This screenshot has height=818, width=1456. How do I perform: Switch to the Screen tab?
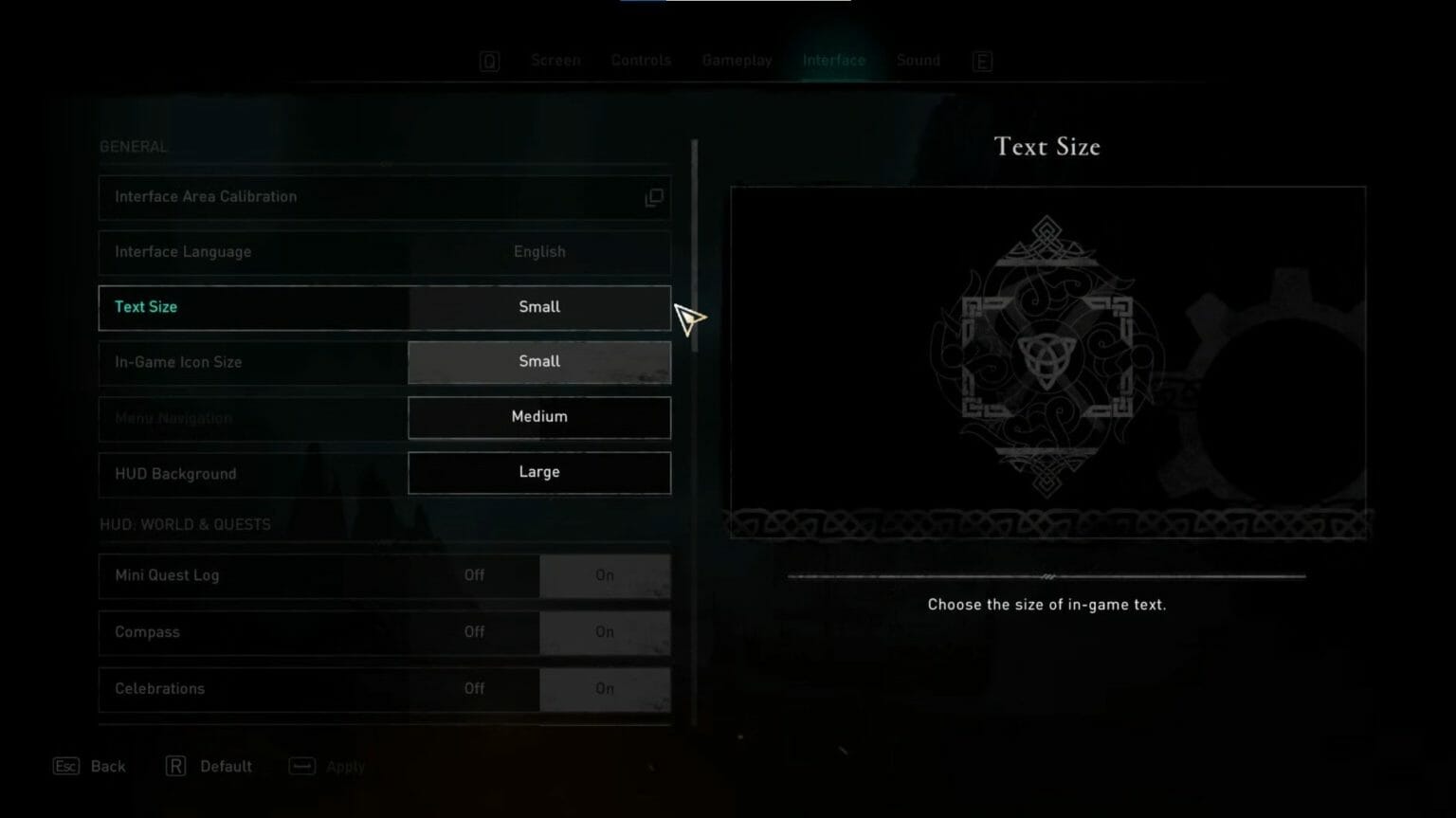(555, 60)
